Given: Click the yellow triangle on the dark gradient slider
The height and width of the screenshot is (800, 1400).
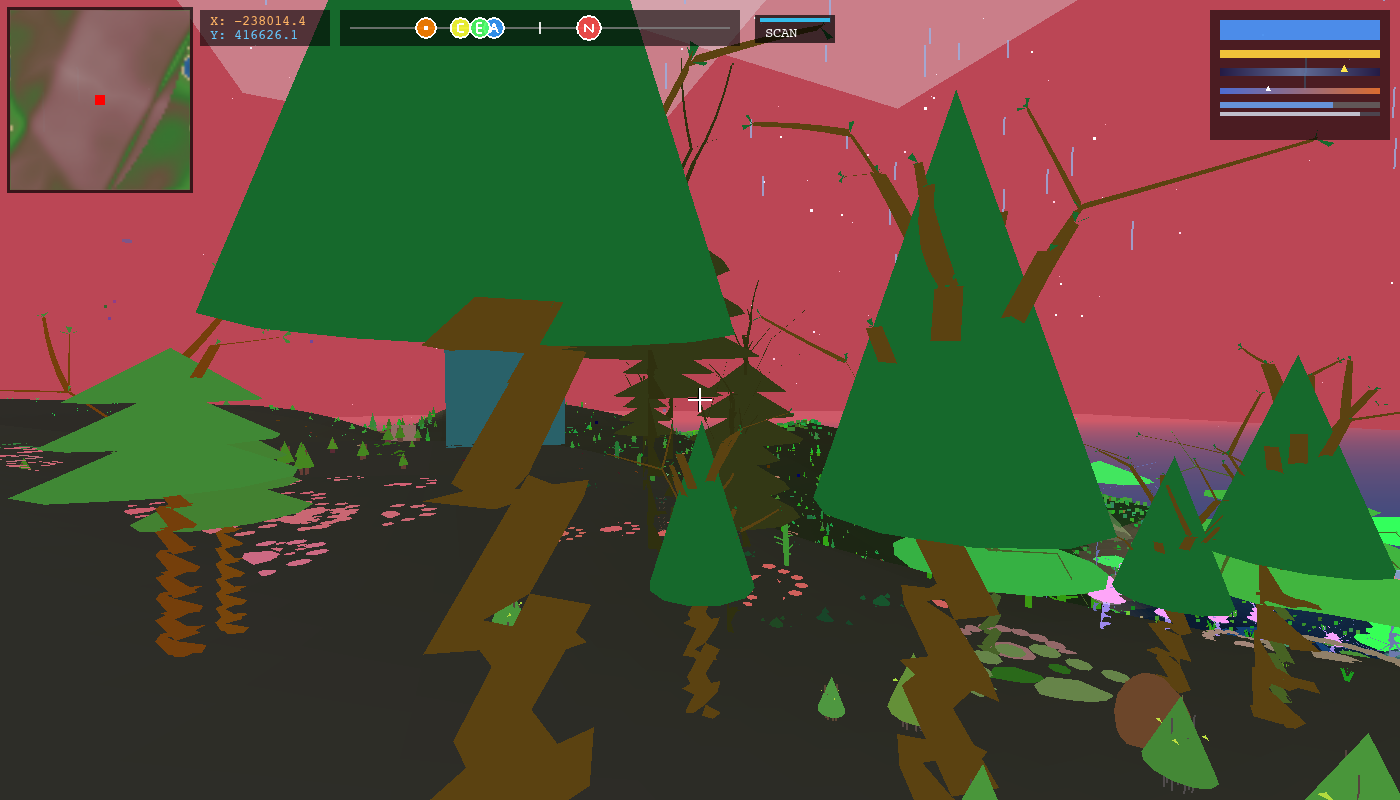Looking at the screenshot, I should 1344,69.
